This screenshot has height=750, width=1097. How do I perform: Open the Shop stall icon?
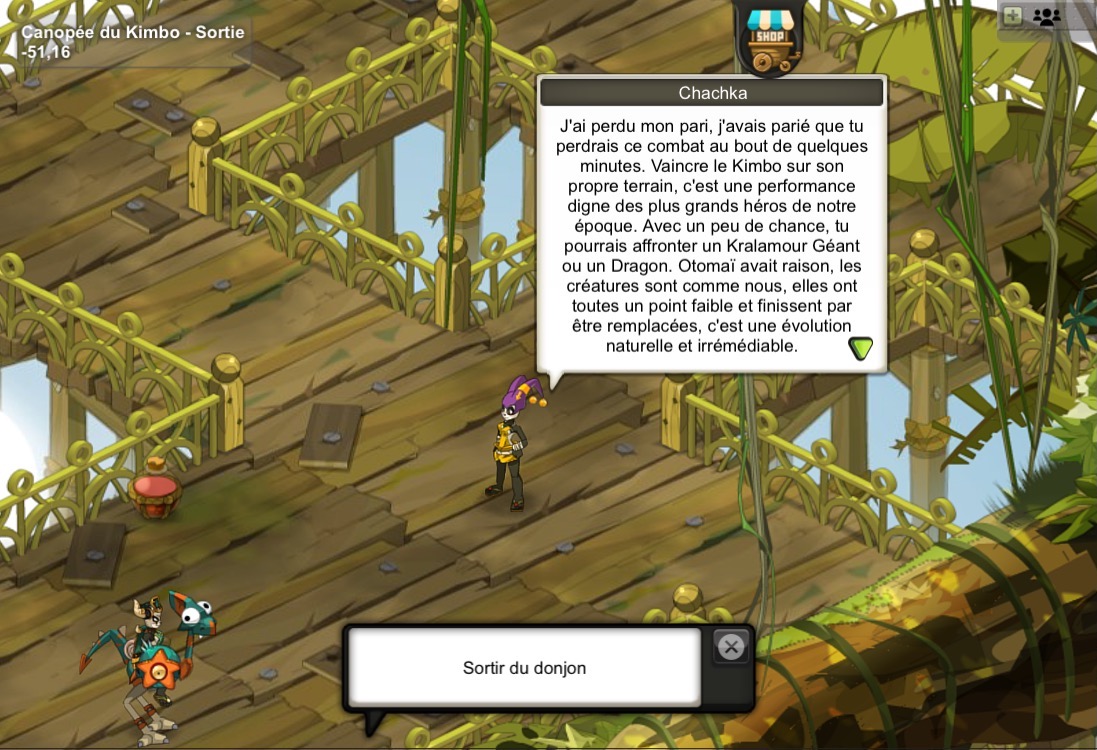coord(769,38)
